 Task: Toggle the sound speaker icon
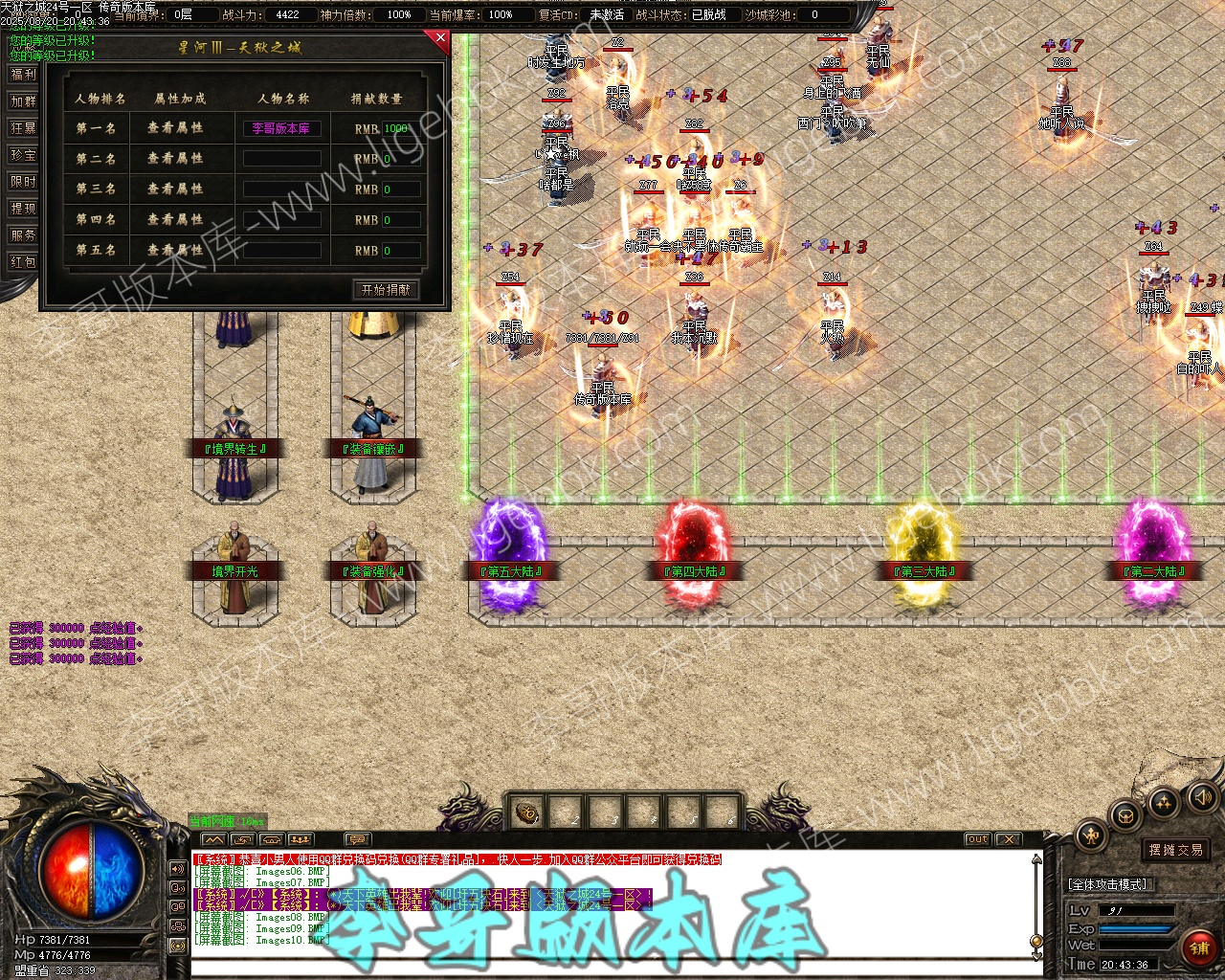point(1201,796)
